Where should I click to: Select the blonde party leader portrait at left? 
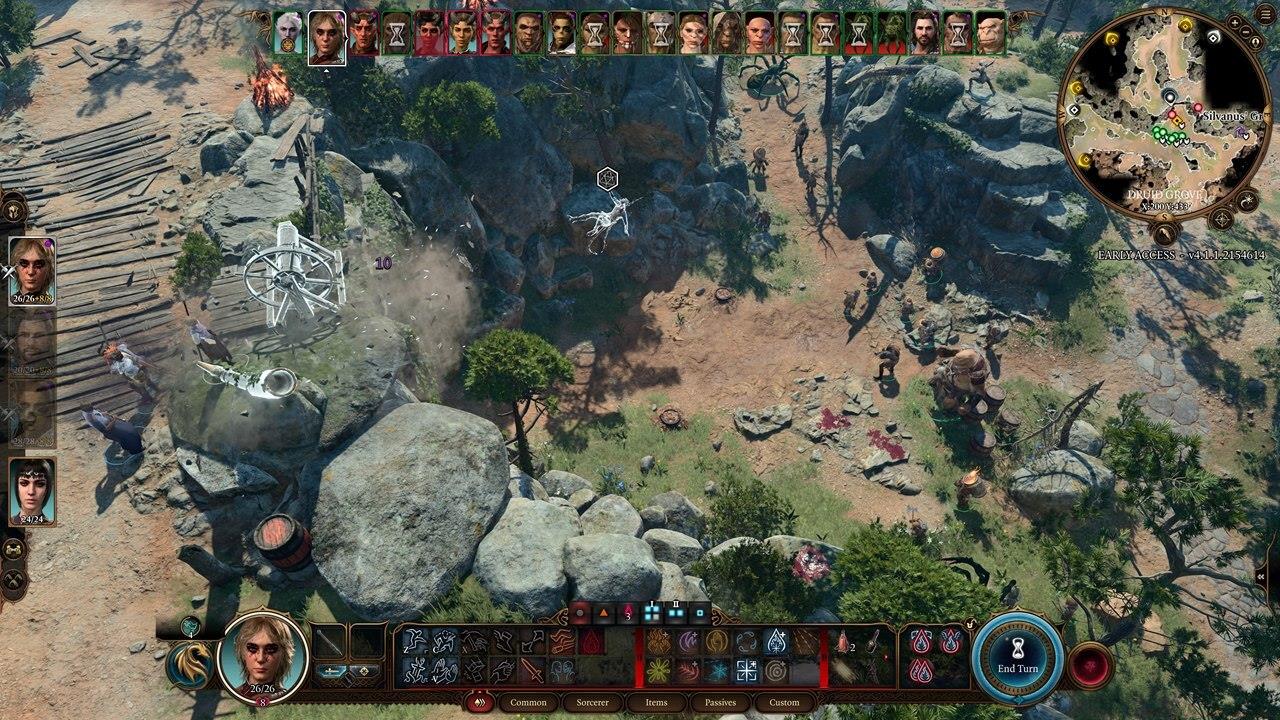tap(32, 270)
